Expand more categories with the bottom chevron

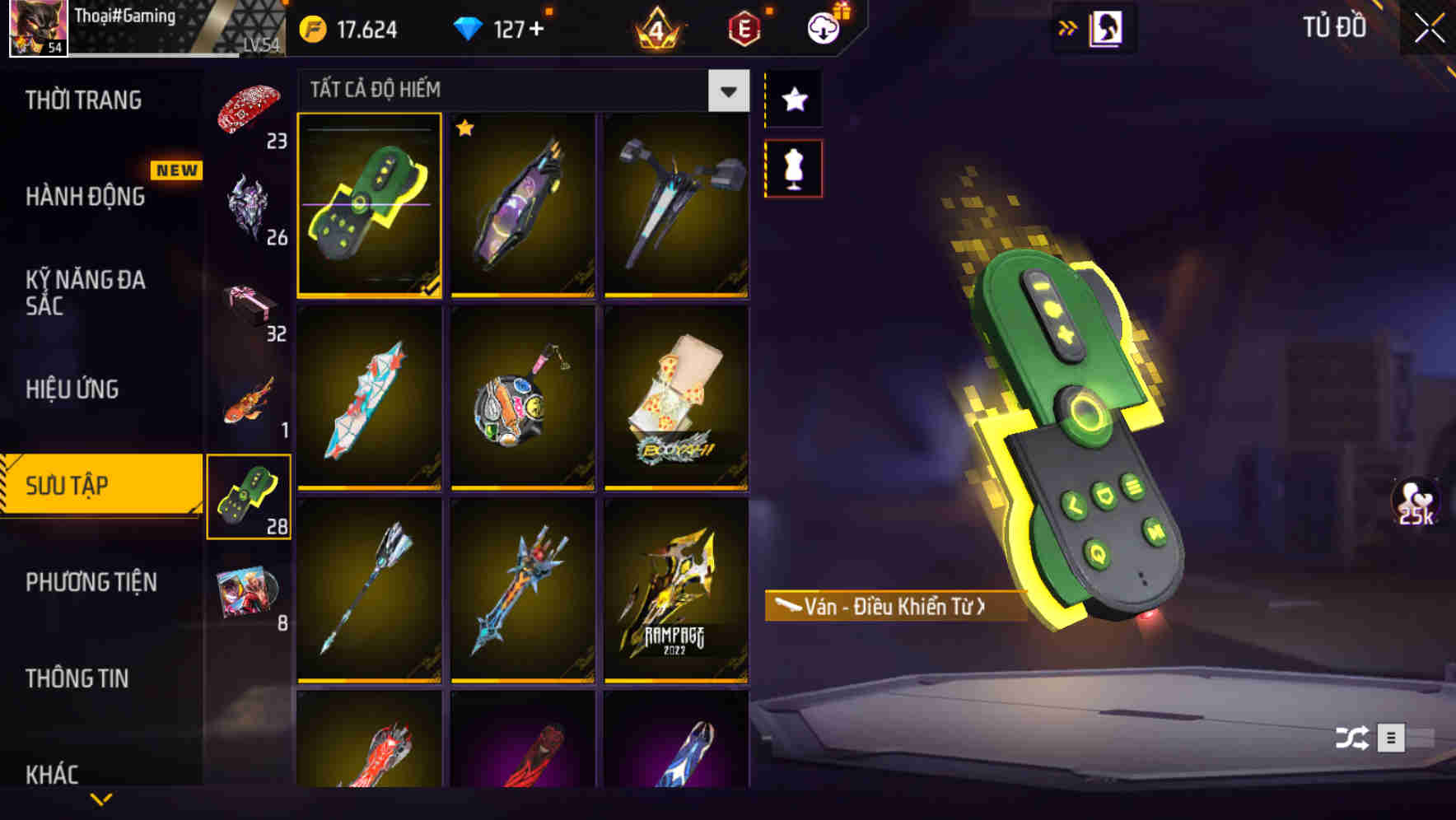[x=100, y=799]
